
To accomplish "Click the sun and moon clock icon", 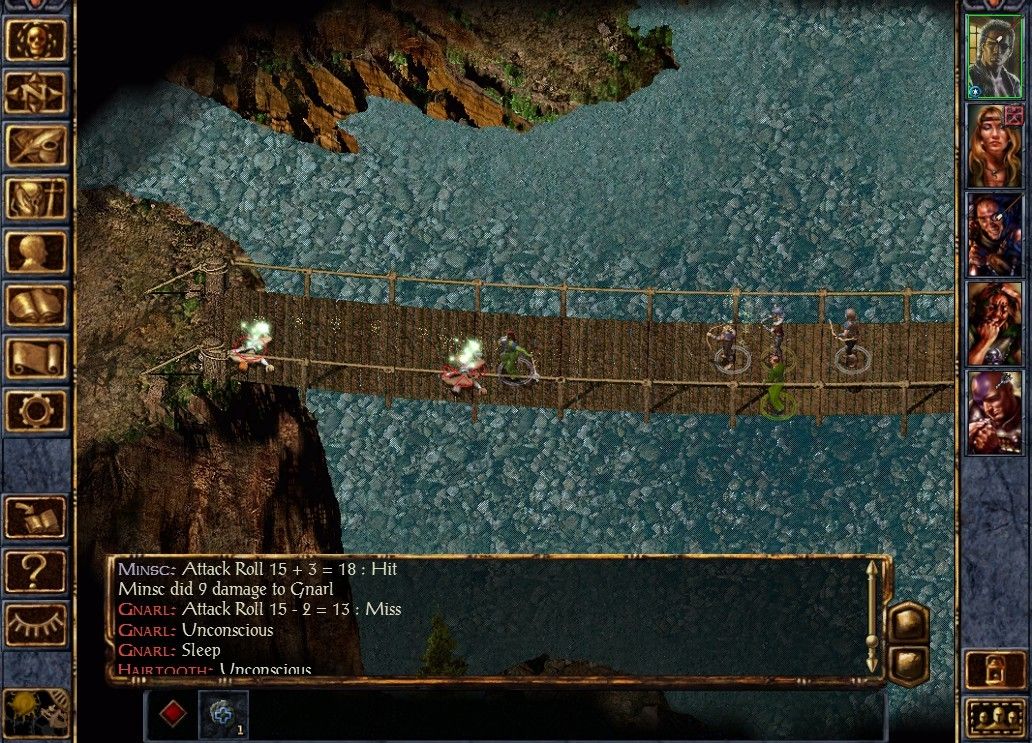I will click(x=37, y=711).
